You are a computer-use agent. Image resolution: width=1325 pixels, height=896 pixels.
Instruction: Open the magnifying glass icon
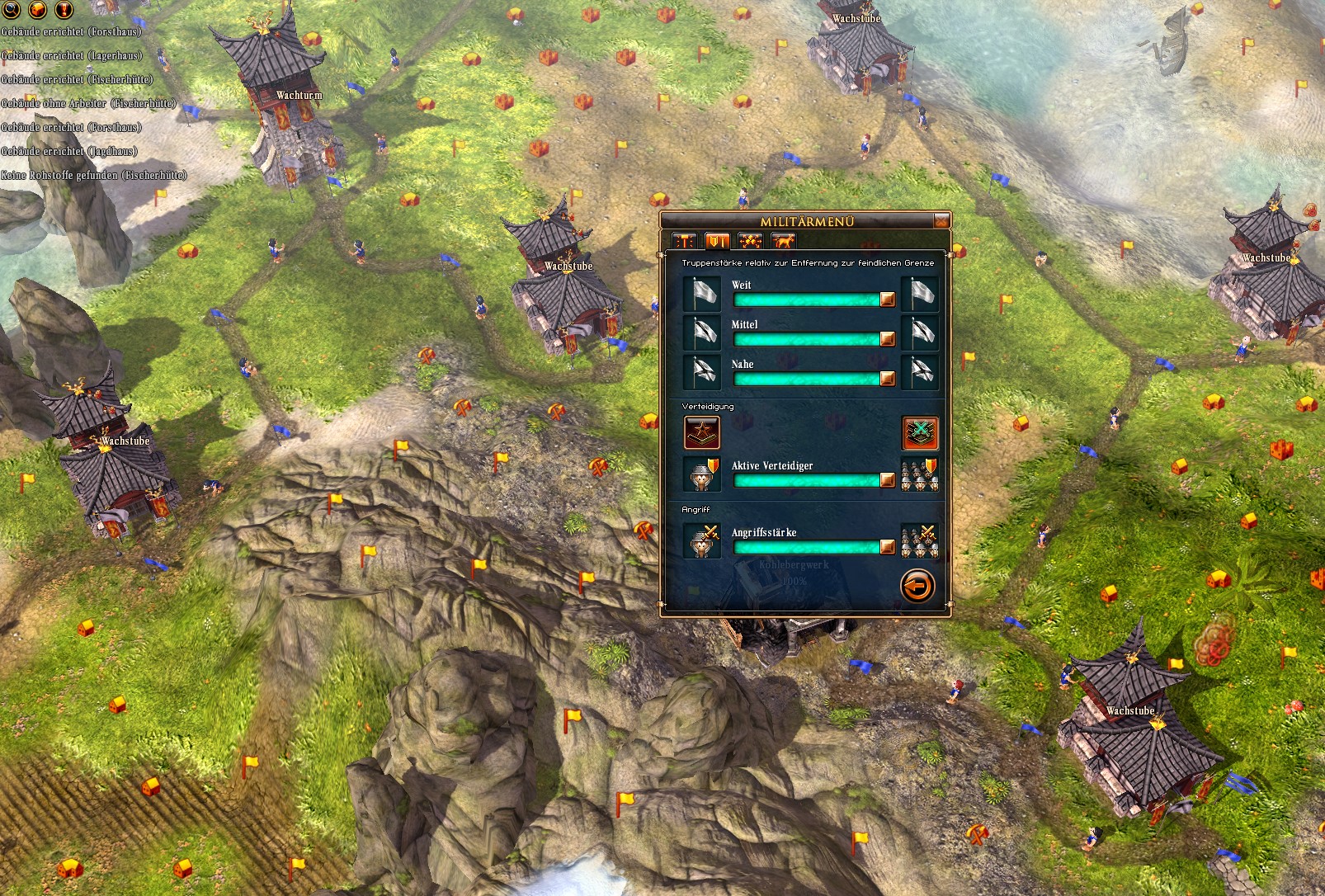(x=12, y=9)
